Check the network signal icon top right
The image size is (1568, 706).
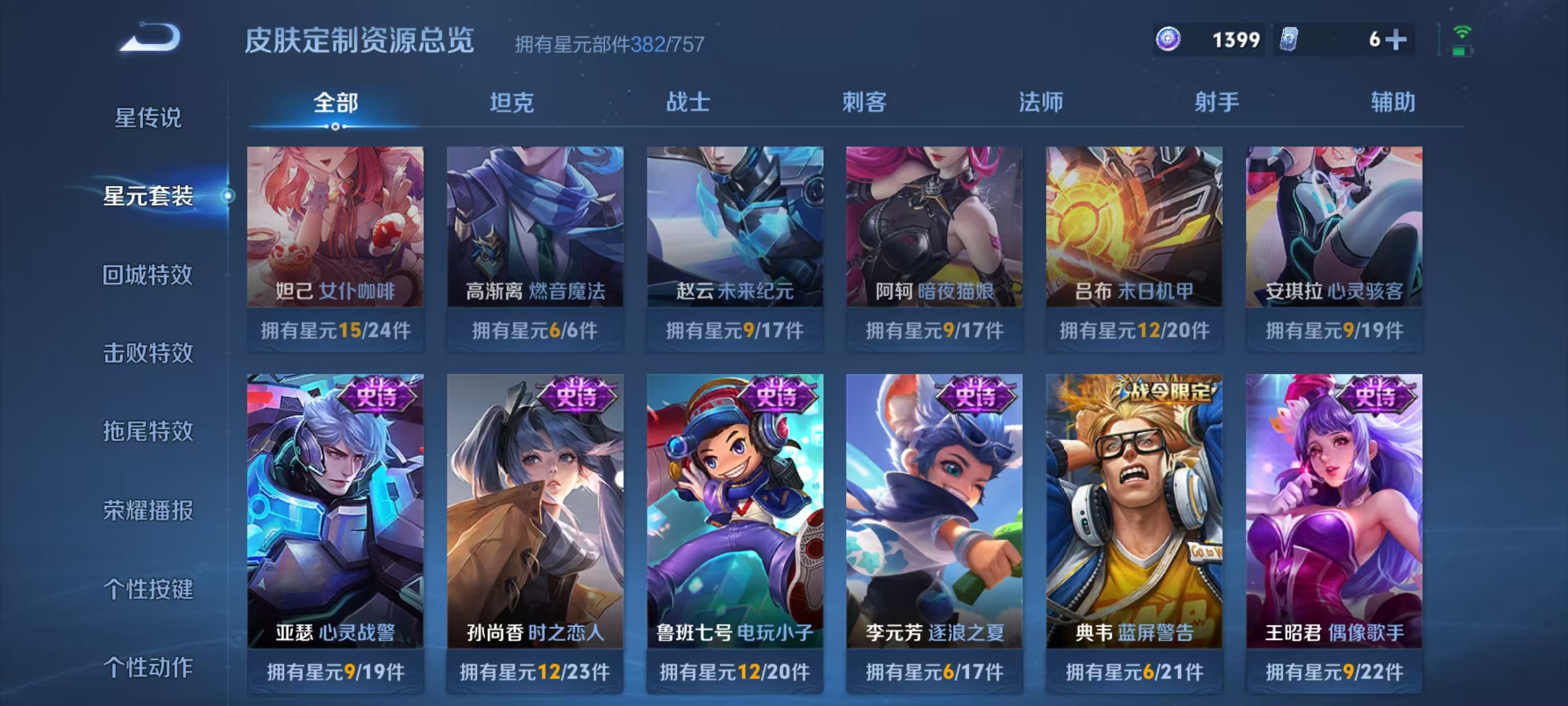point(1461,31)
